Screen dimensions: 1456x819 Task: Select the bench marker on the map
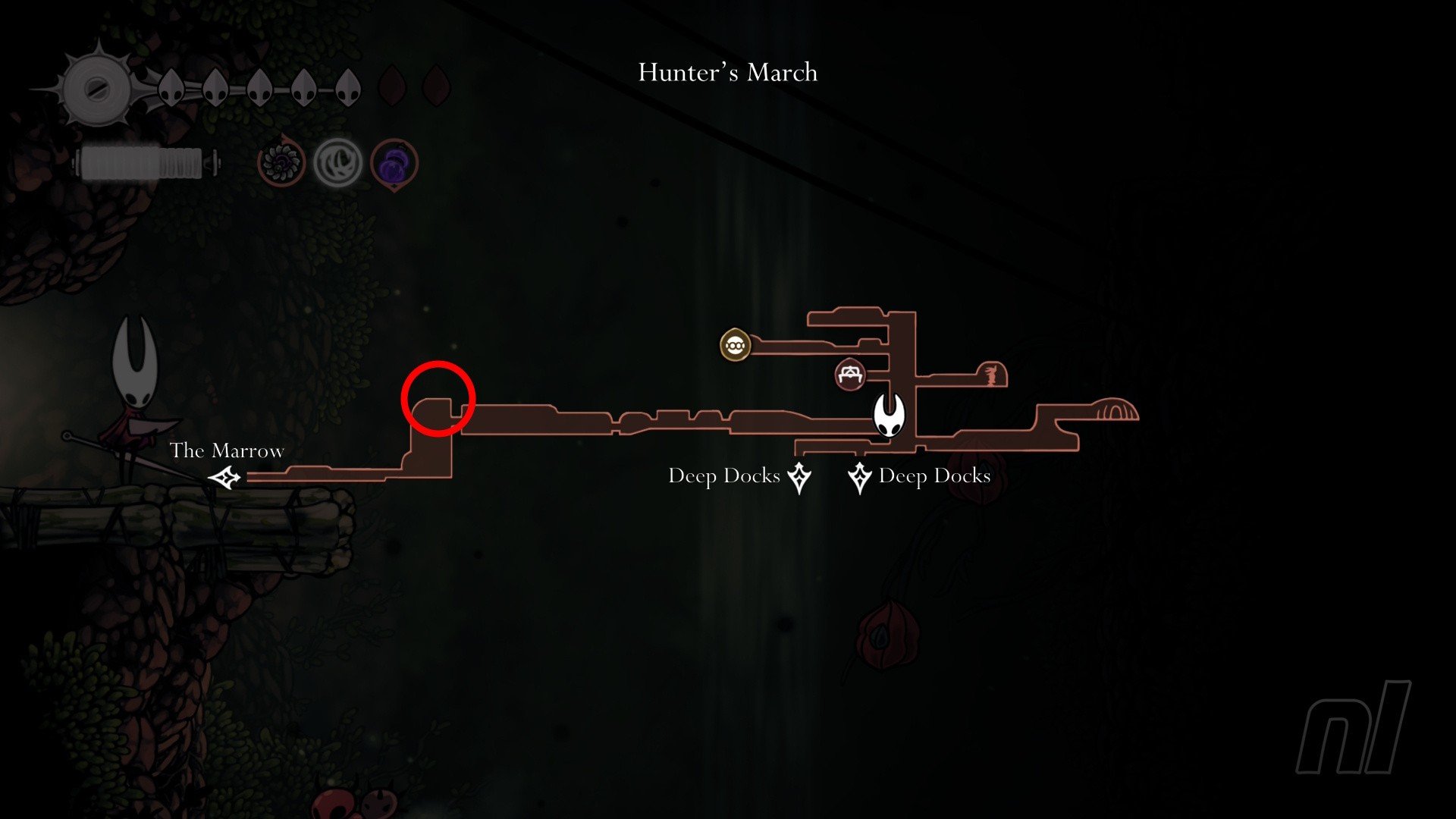click(849, 374)
